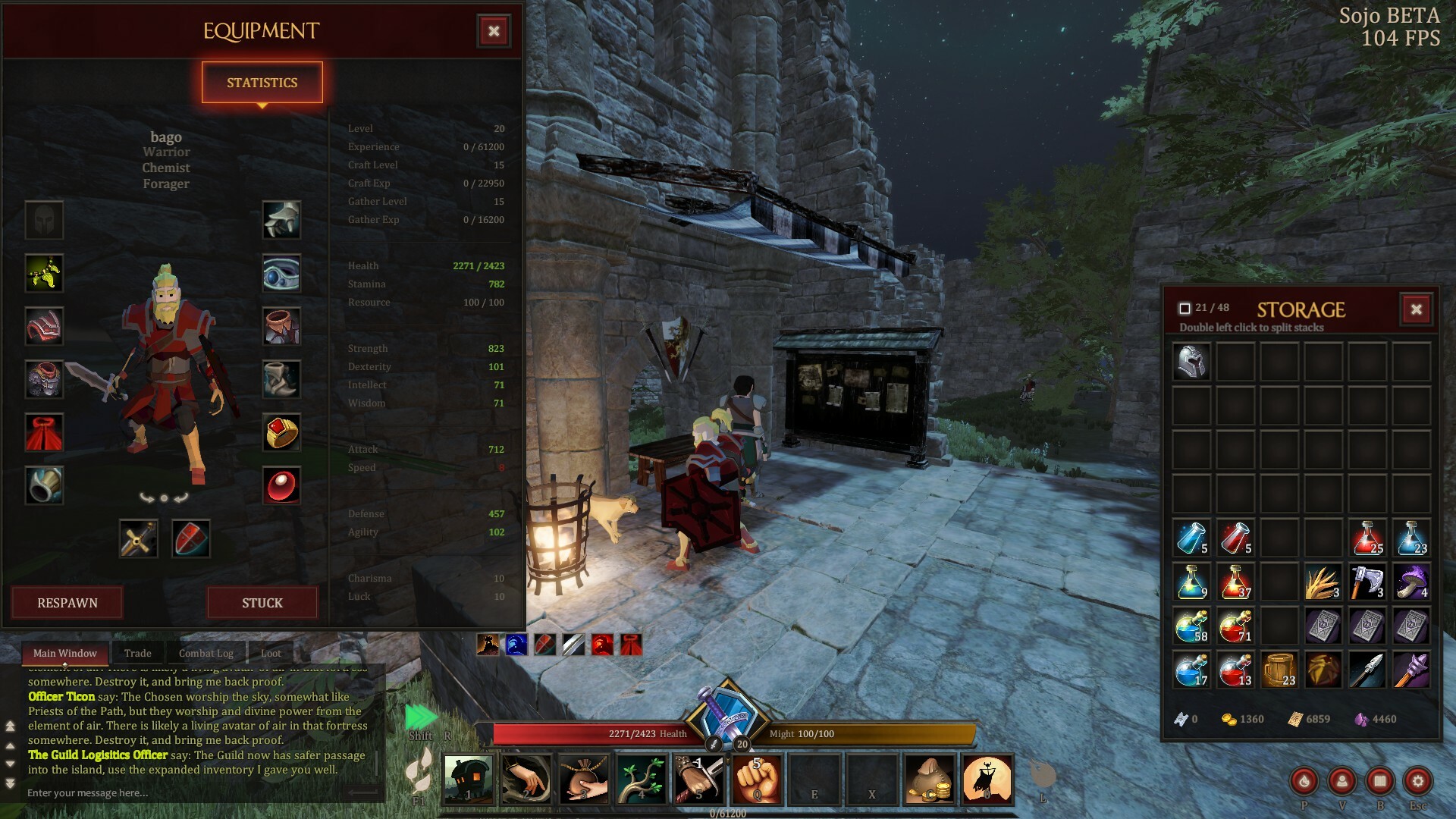Switch to the Combat Log tab
This screenshot has width=1456, height=819.
click(205, 653)
